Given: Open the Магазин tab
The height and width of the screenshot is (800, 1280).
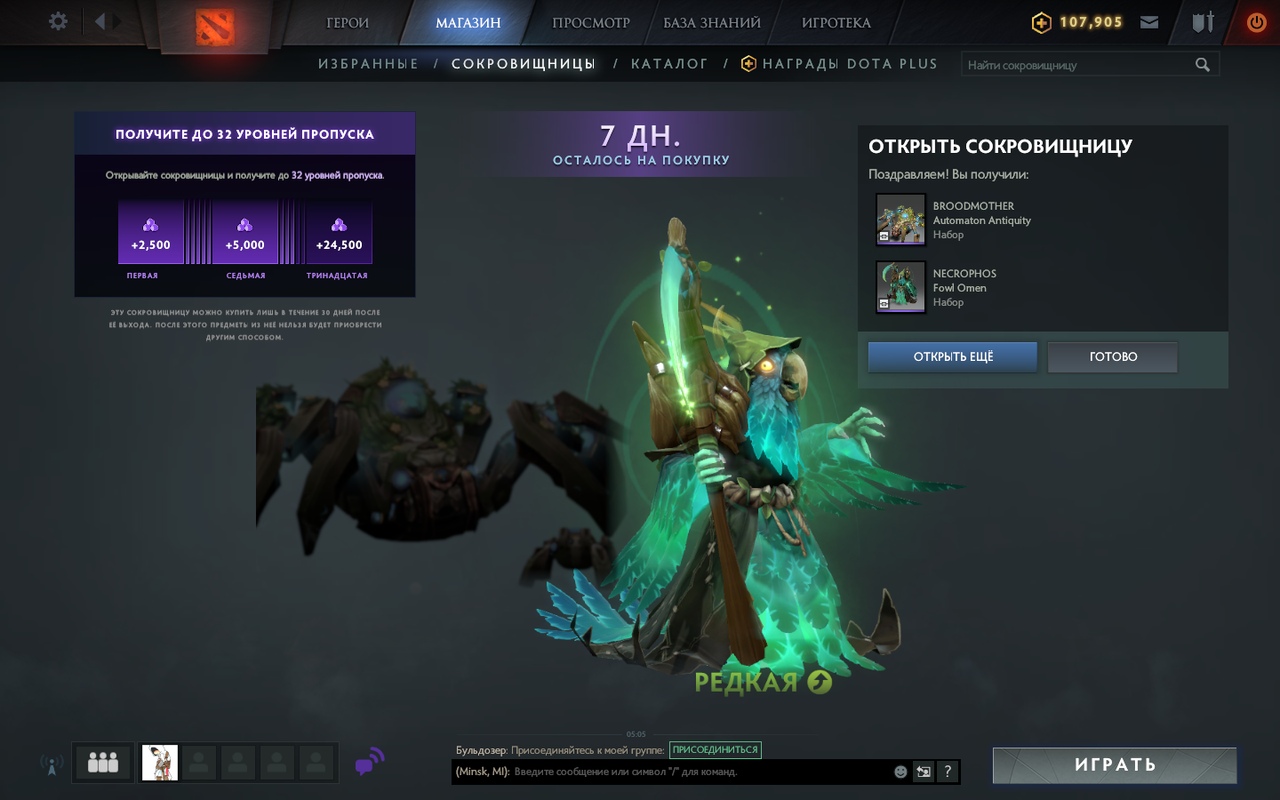Looking at the screenshot, I should (x=468, y=22).
